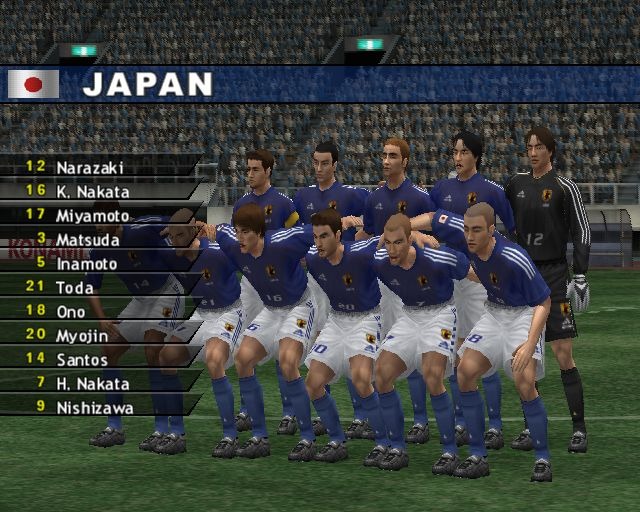640x512 pixels.
Task: Select Nishizawa number 9 row
Action: click(x=95, y=407)
